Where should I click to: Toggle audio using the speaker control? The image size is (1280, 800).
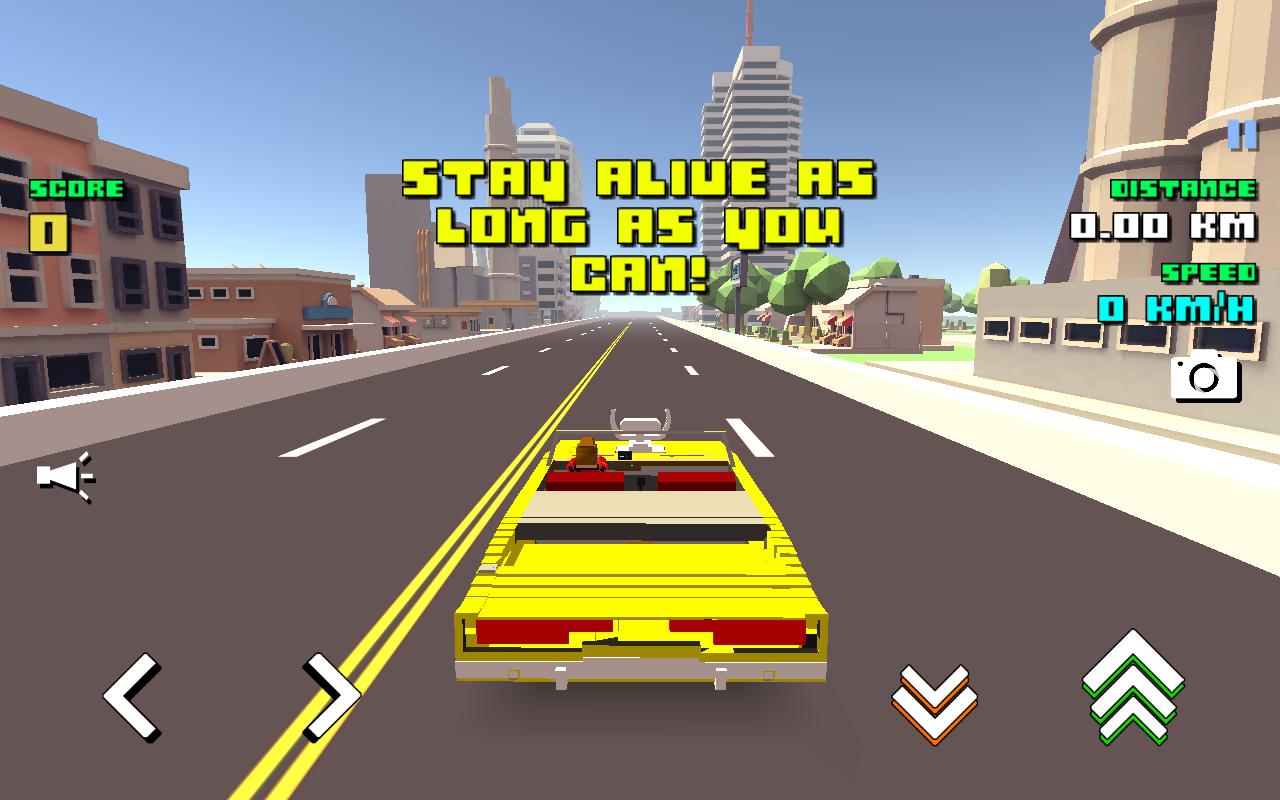63,479
